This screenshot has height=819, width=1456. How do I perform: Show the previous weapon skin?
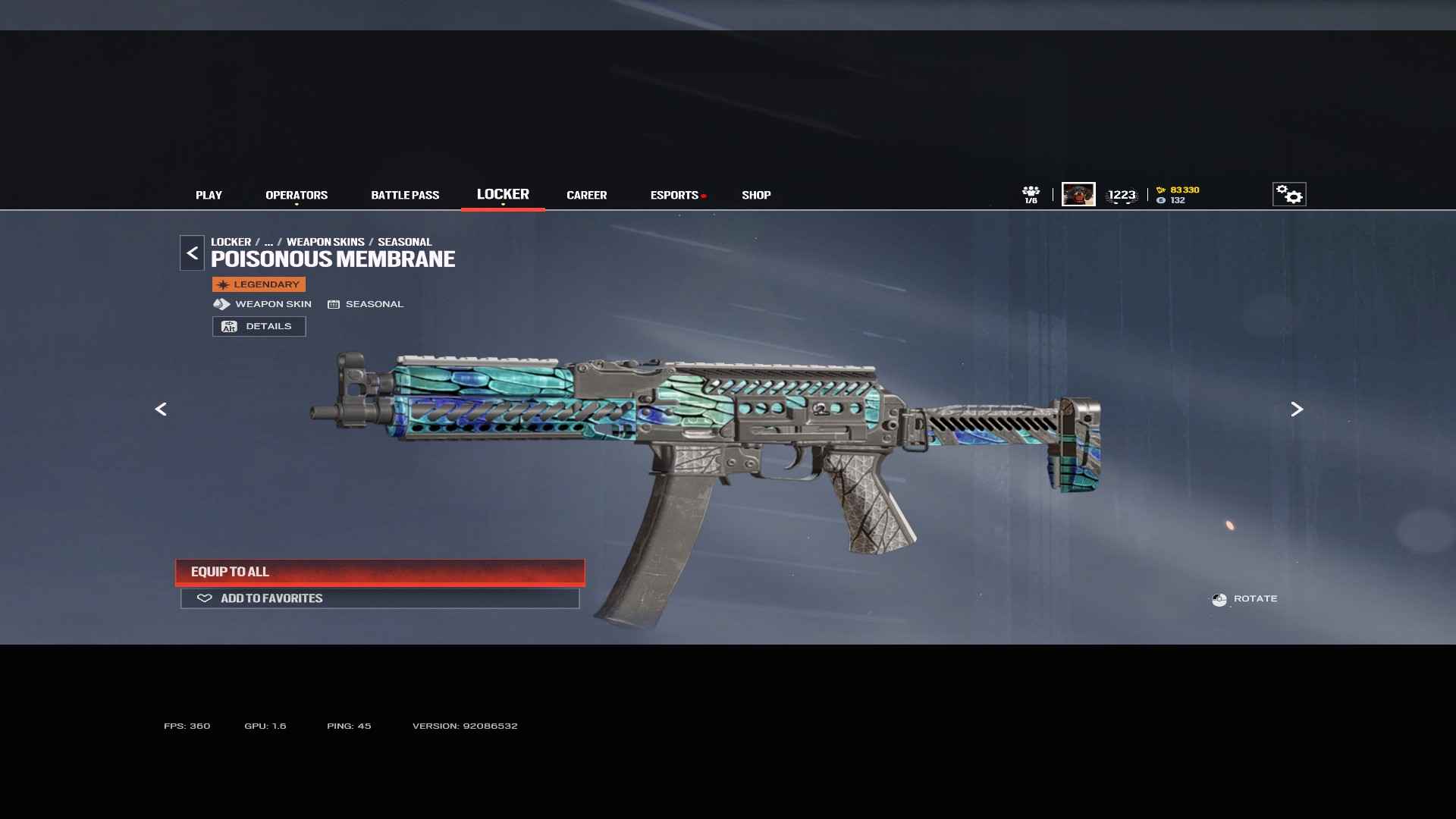coord(161,409)
